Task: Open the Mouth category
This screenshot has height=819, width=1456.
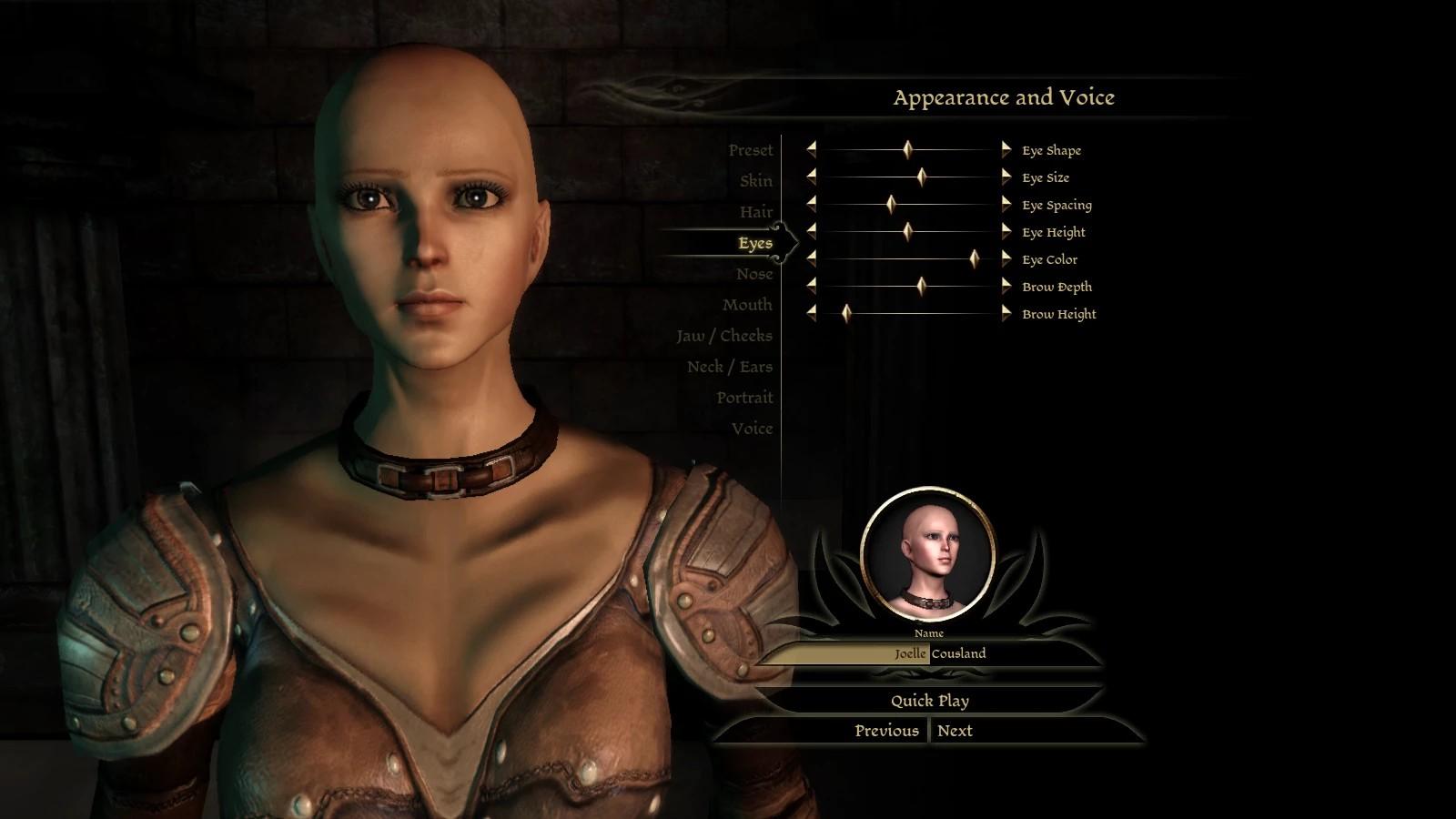Action: point(747,305)
